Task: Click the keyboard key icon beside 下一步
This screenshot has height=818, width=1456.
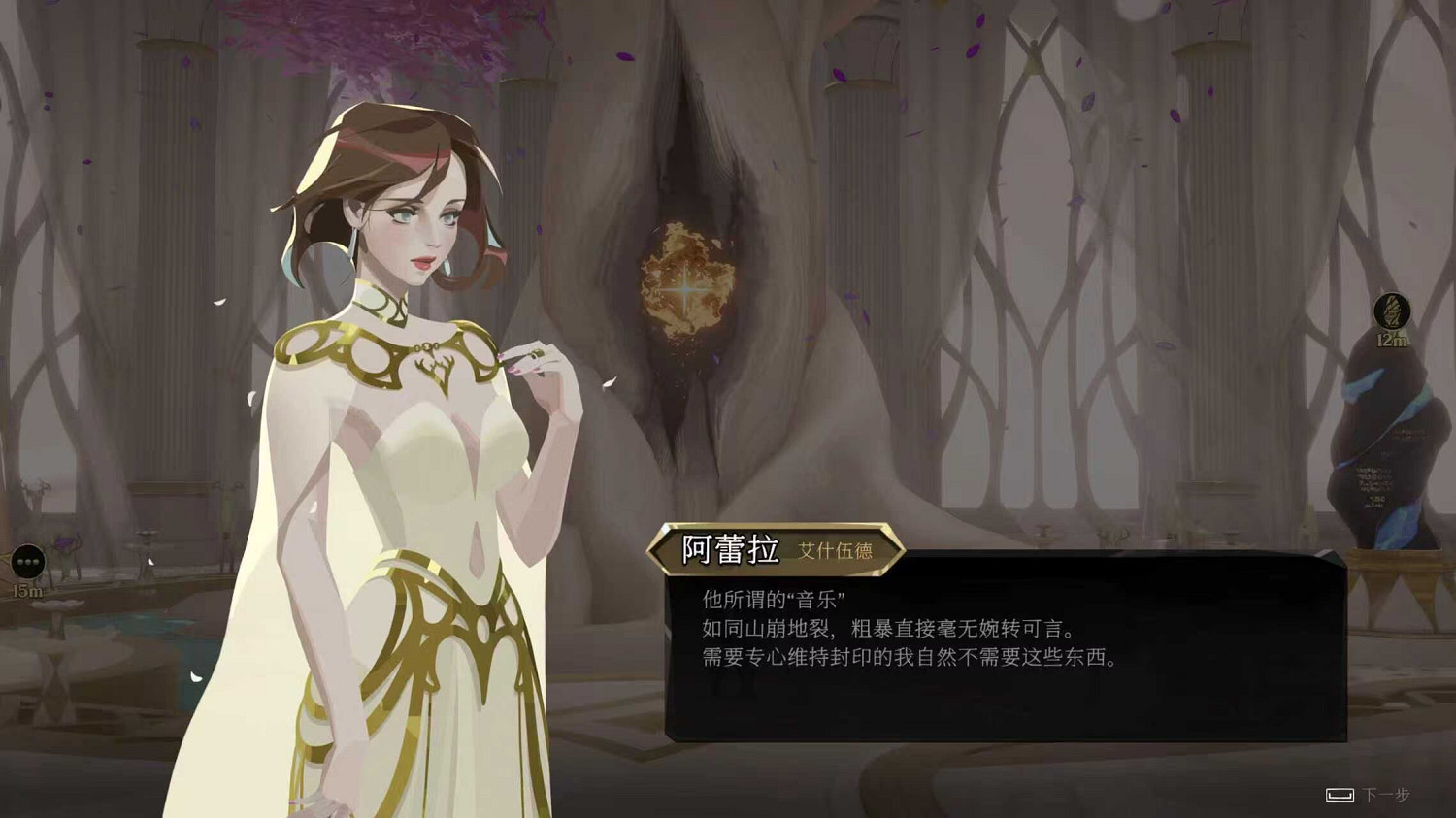Action: pyautogui.click(x=1338, y=794)
